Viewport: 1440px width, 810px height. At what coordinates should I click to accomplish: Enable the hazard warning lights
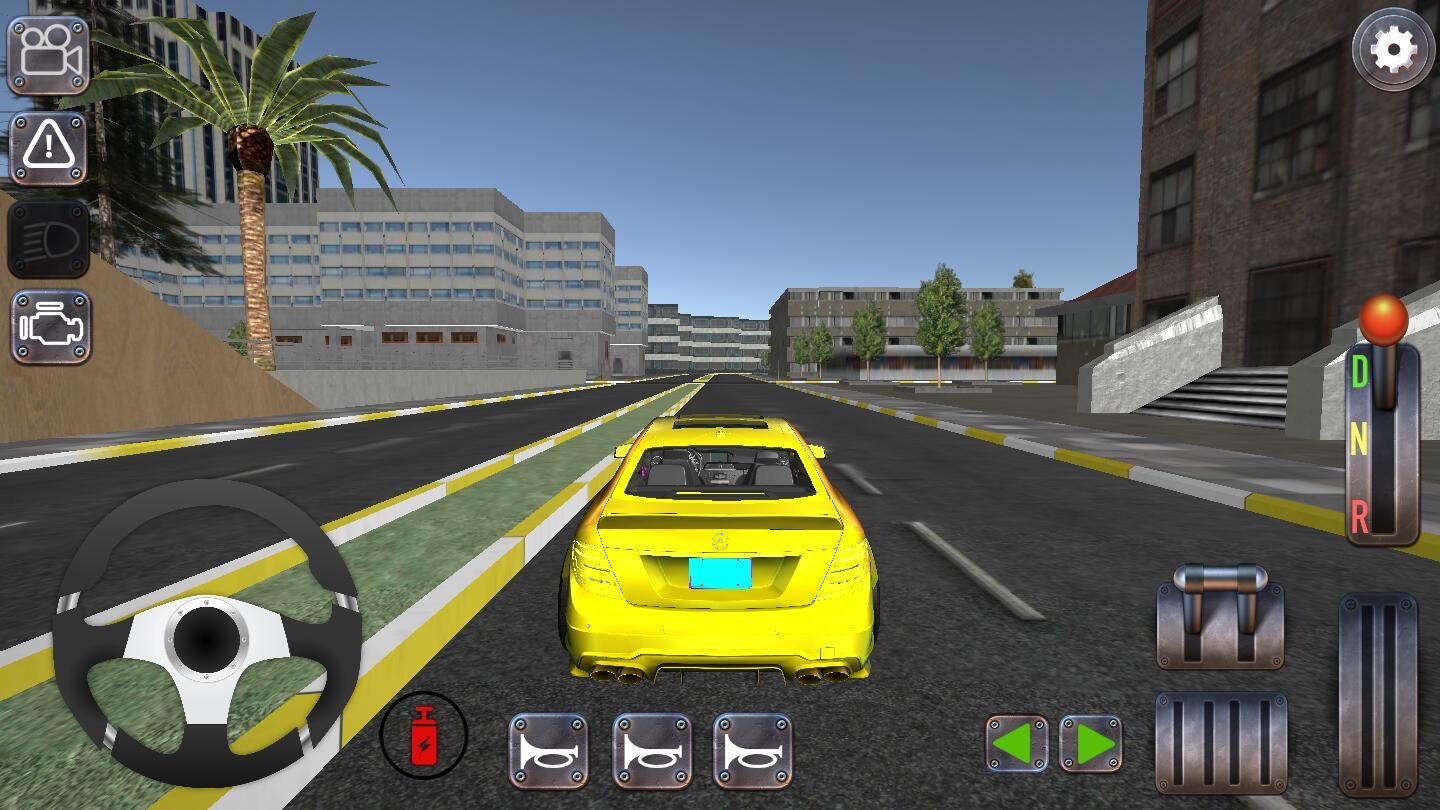tap(49, 147)
